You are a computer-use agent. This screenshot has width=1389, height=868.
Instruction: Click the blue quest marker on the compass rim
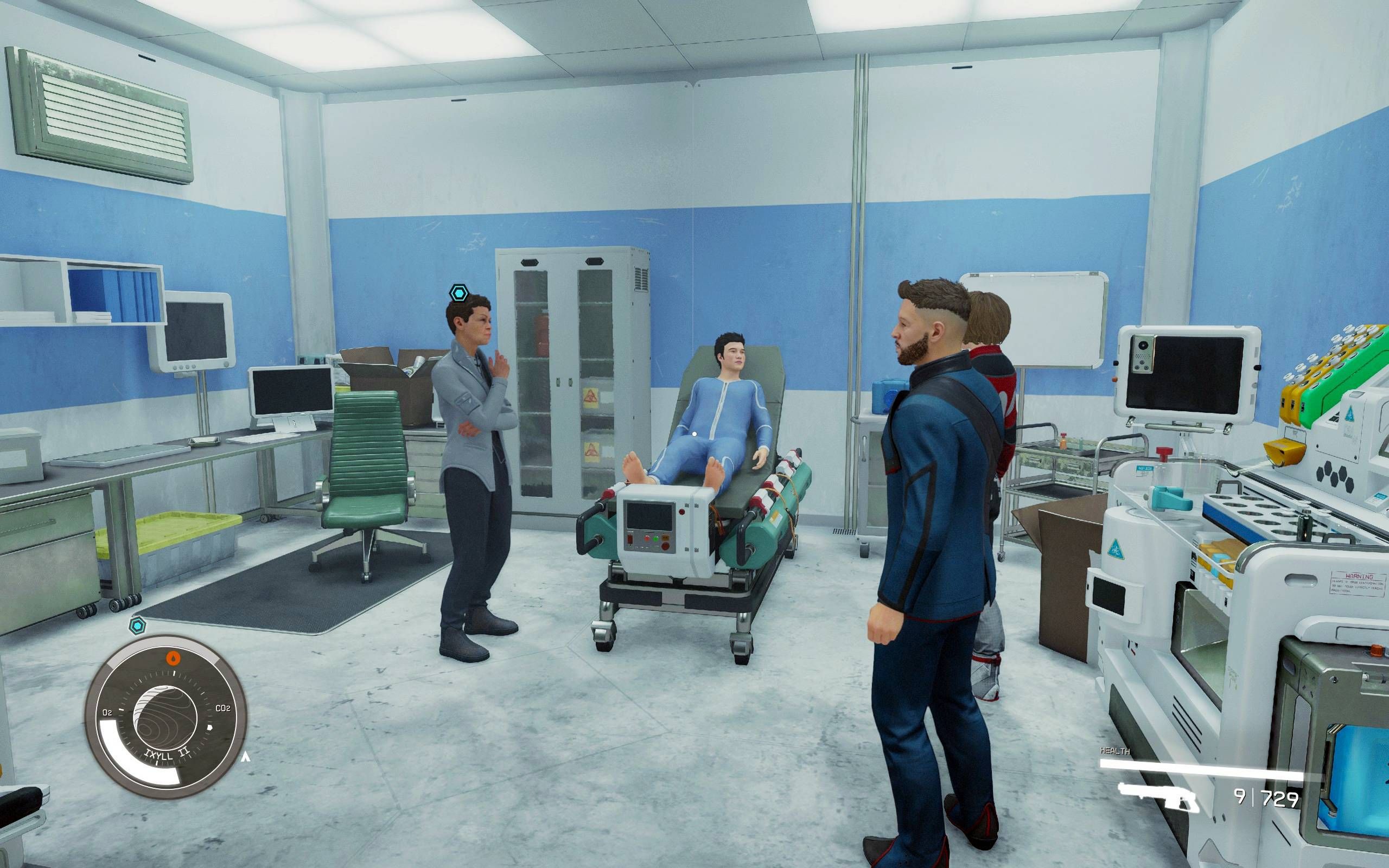click(x=137, y=626)
